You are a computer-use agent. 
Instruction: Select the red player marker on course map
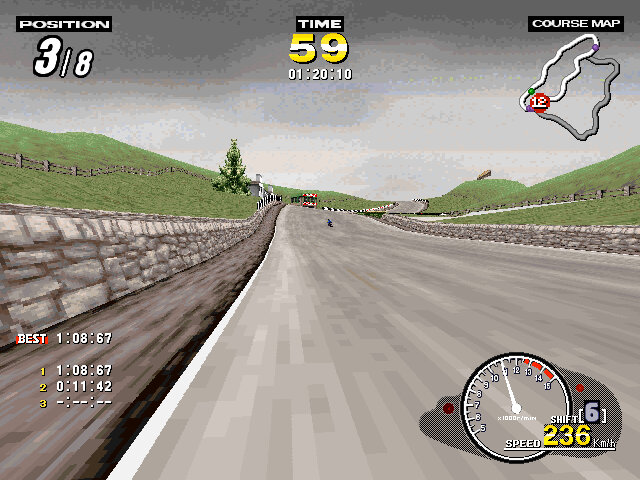coord(540,101)
